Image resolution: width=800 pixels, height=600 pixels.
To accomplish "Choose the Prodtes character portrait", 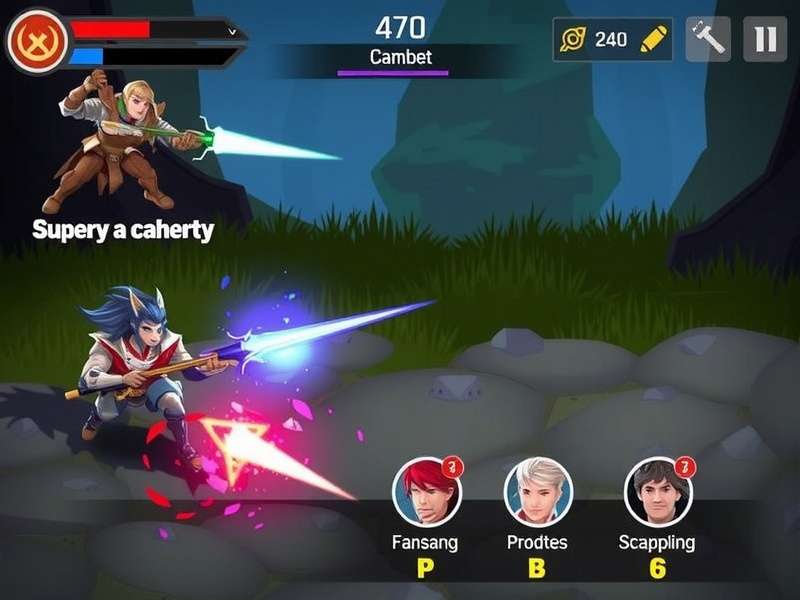I will pyautogui.click(x=537, y=491).
